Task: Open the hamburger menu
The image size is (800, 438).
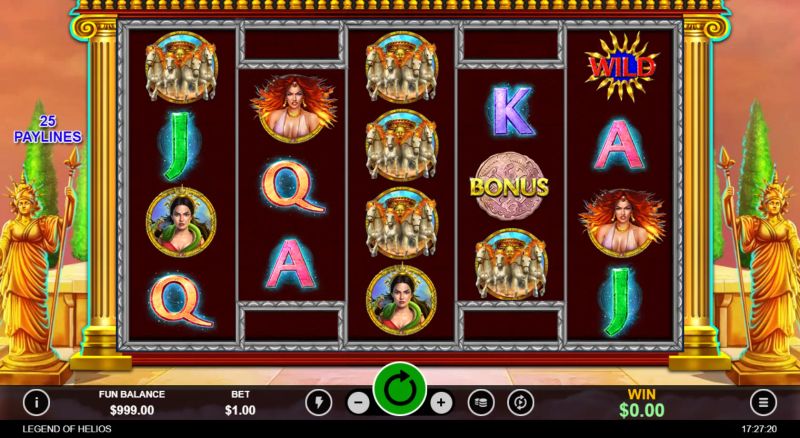Action: pyautogui.click(x=765, y=402)
